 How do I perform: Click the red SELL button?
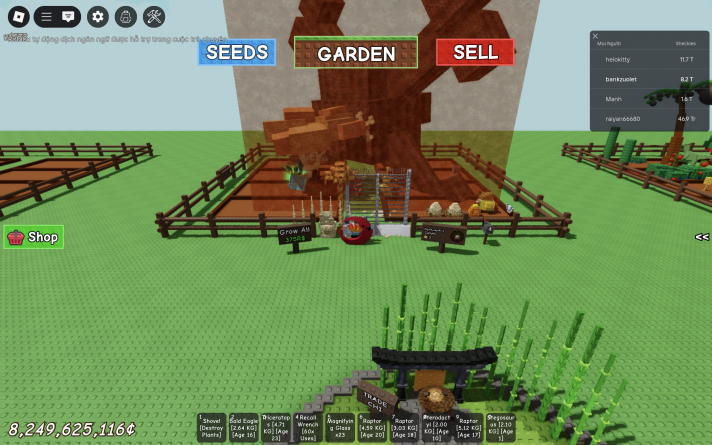475,52
